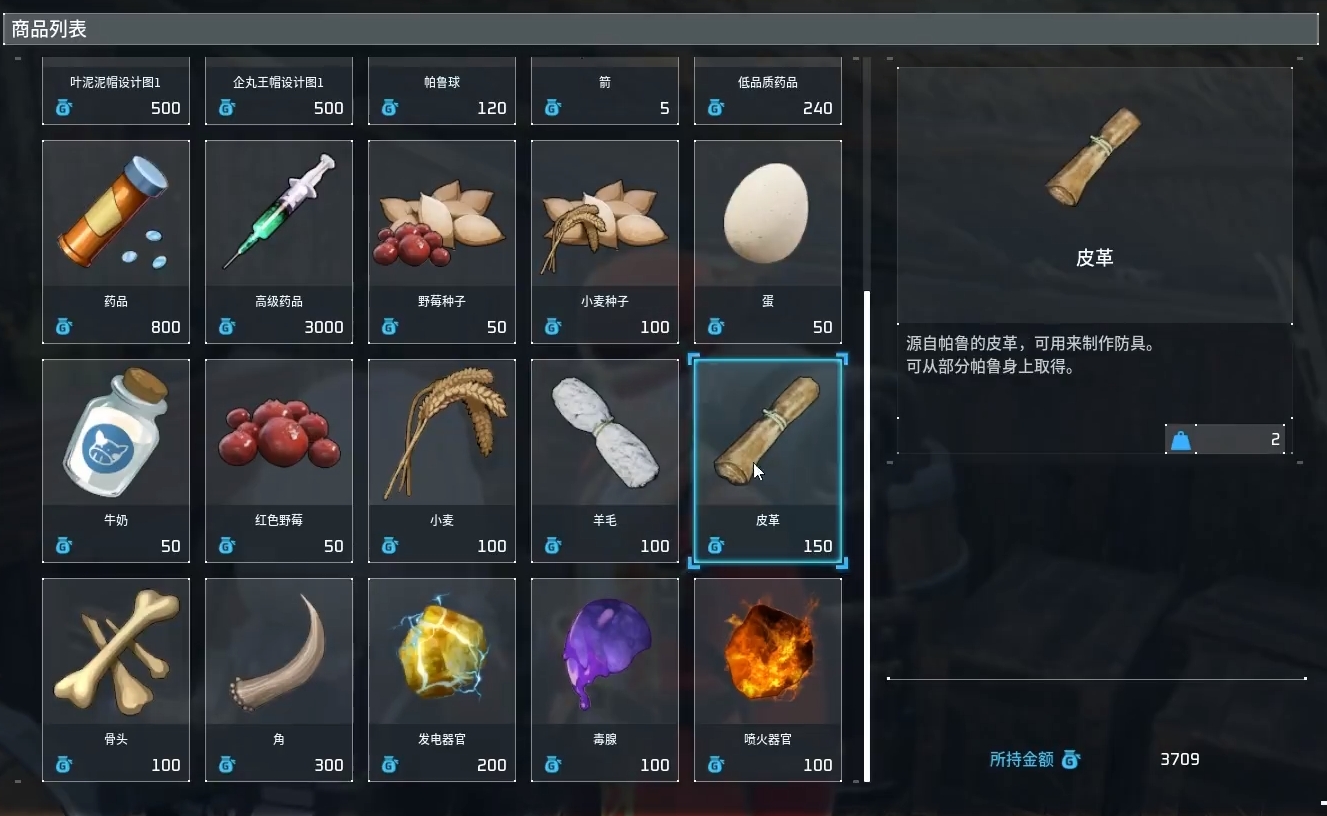Click the weight icon in the detail panel
Viewport: 1327px width, 816px height.
coord(1181,438)
